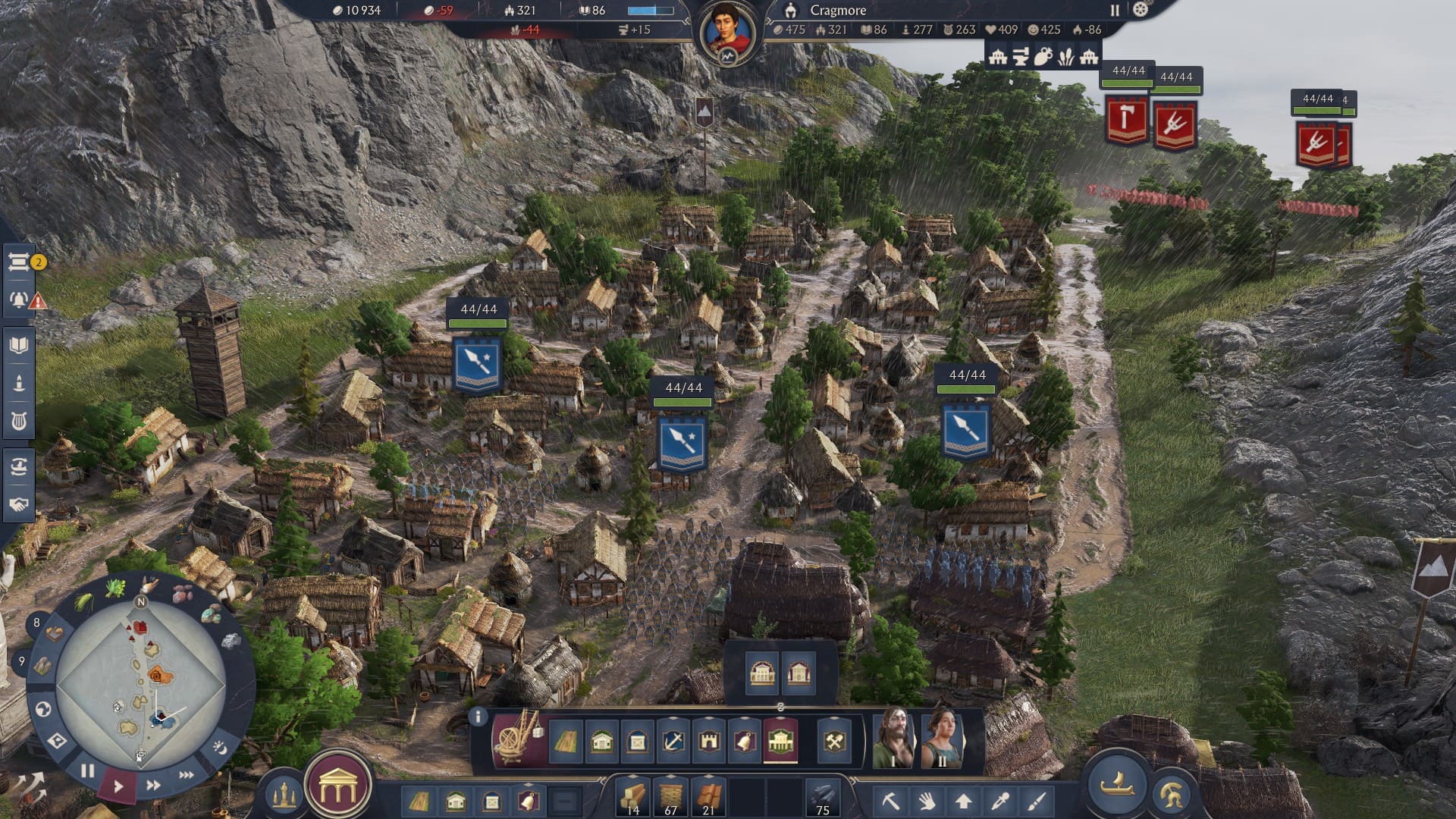Expand the build bar info panel via i button
This screenshot has width=1456, height=819.
click(479, 717)
